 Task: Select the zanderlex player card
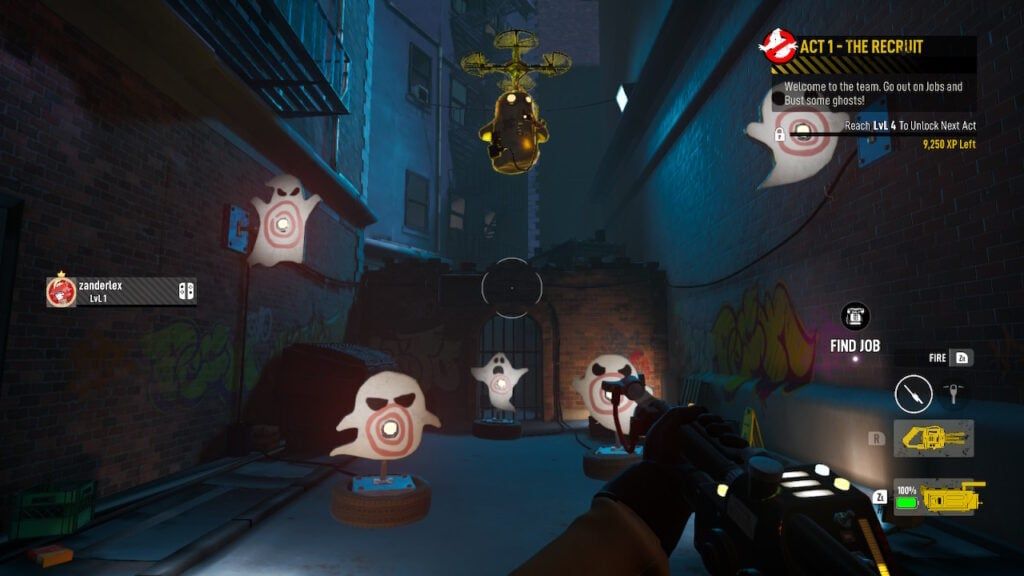pyautogui.click(x=121, y=291)
